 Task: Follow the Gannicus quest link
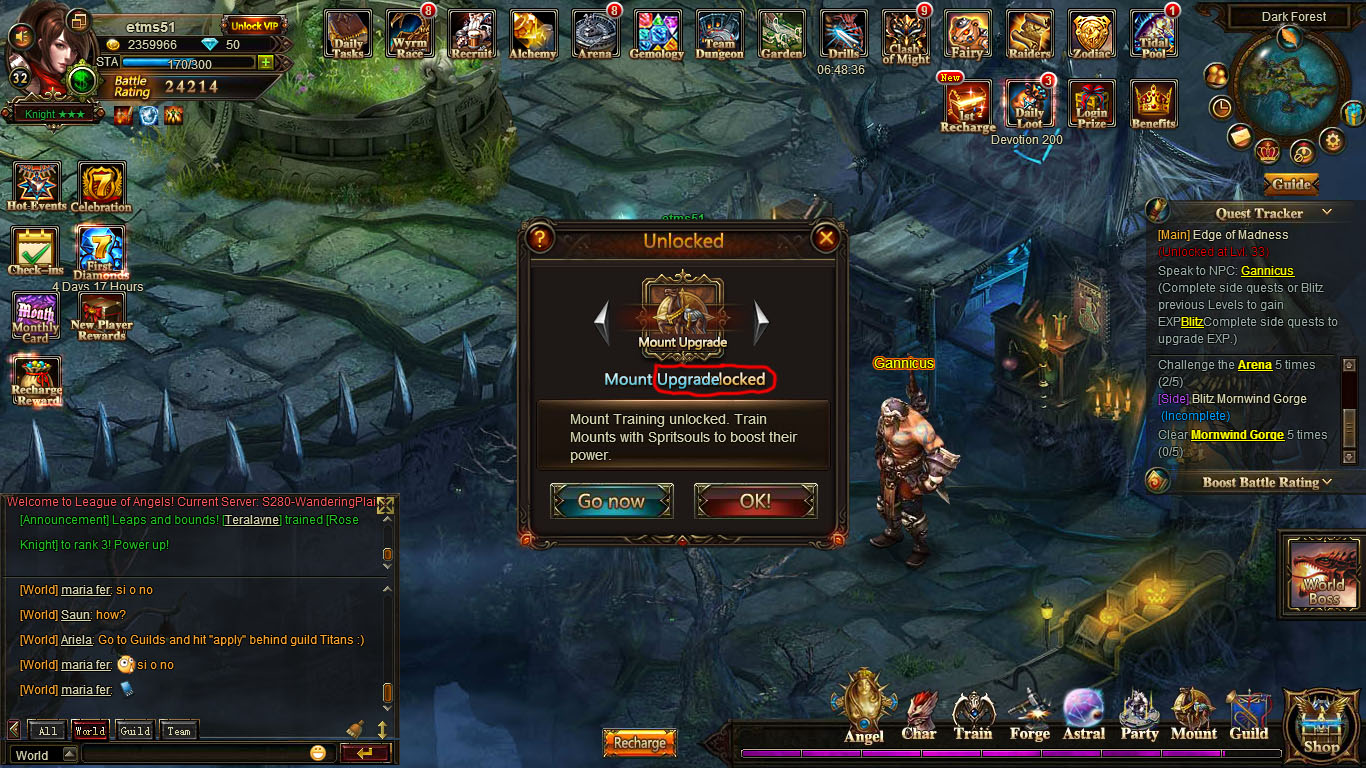(x=1267, y=271)
